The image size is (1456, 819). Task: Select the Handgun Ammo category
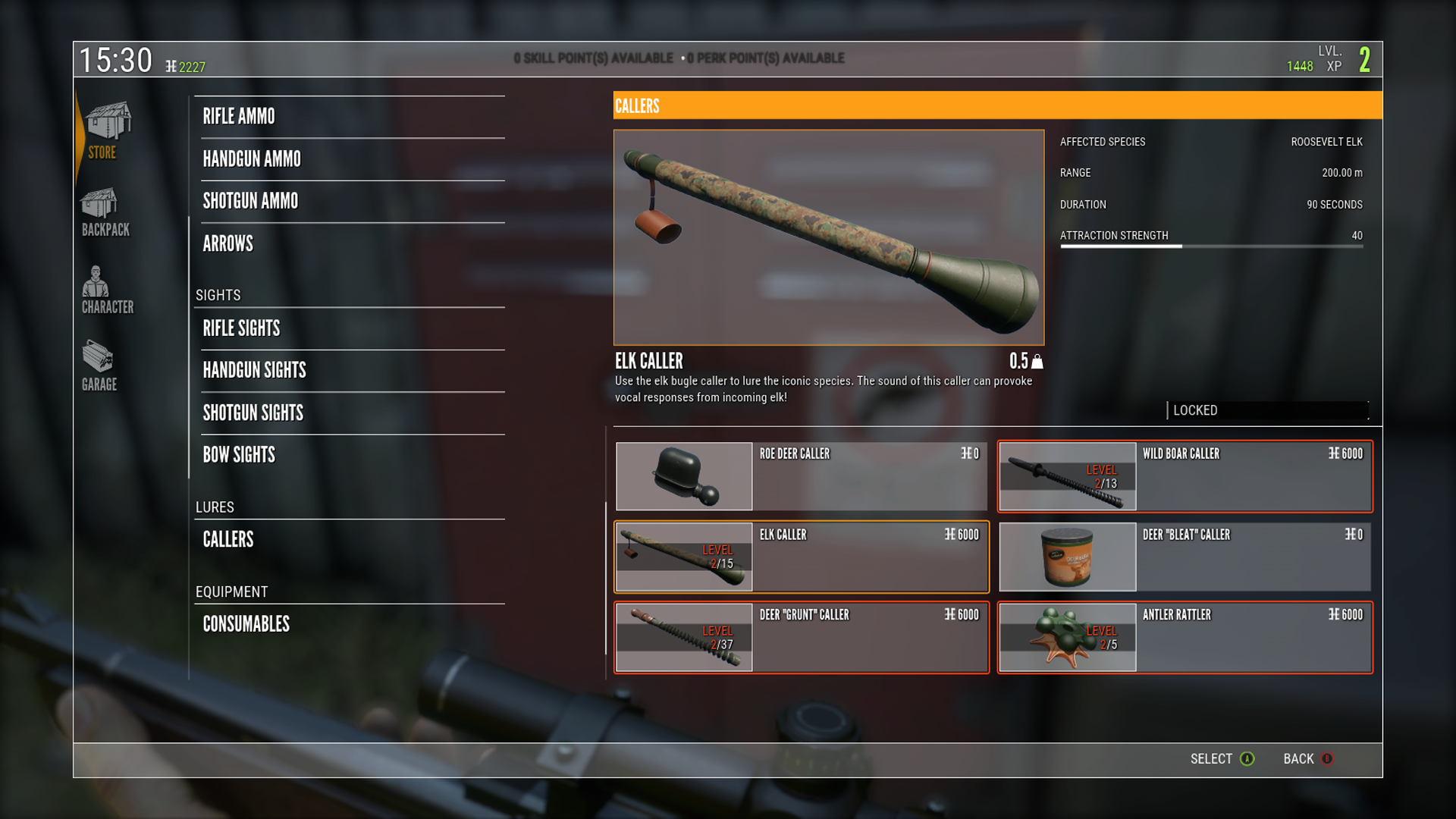(252, 159)
